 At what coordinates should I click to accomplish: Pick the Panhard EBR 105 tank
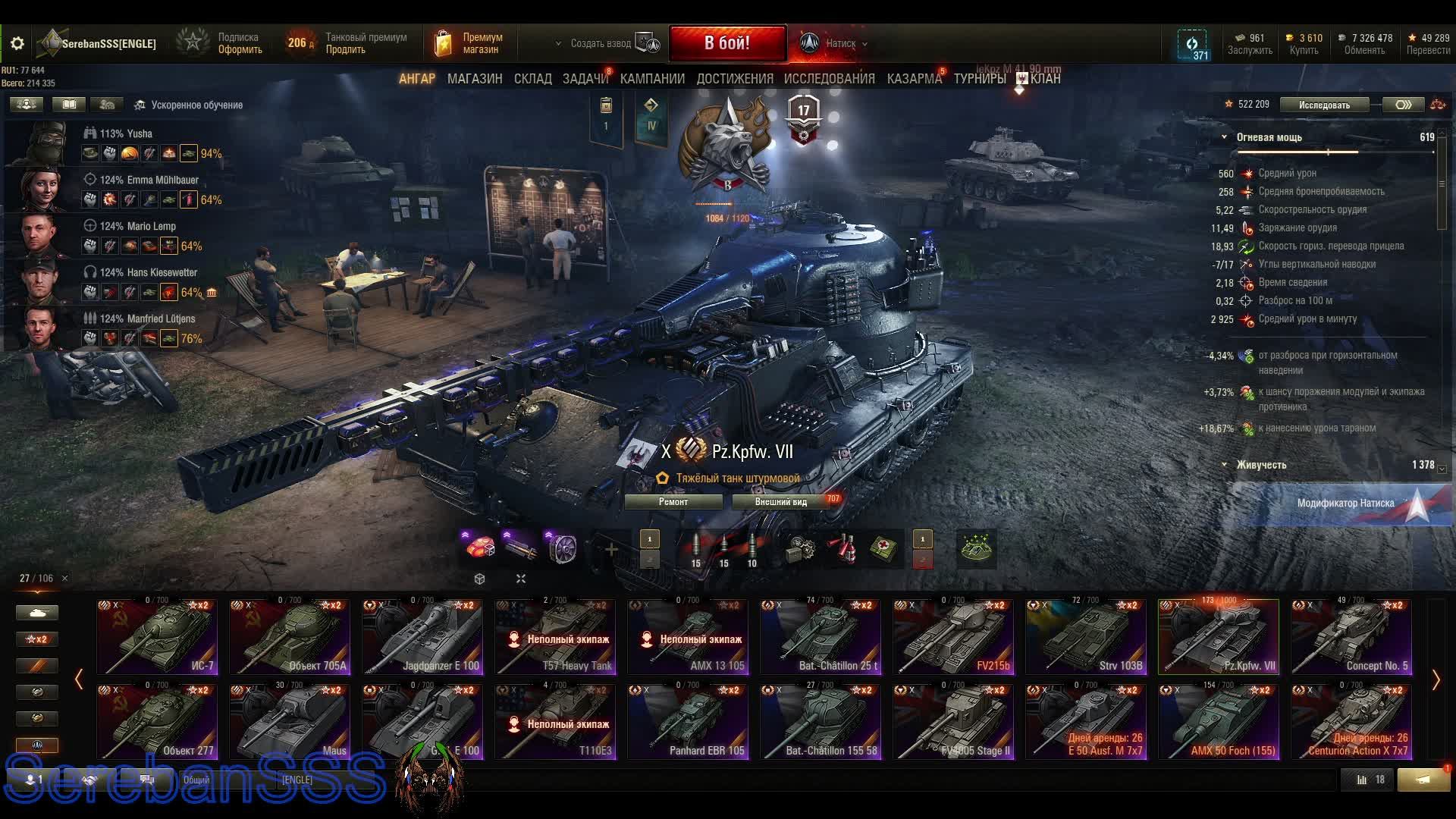(x=688, y=722)
